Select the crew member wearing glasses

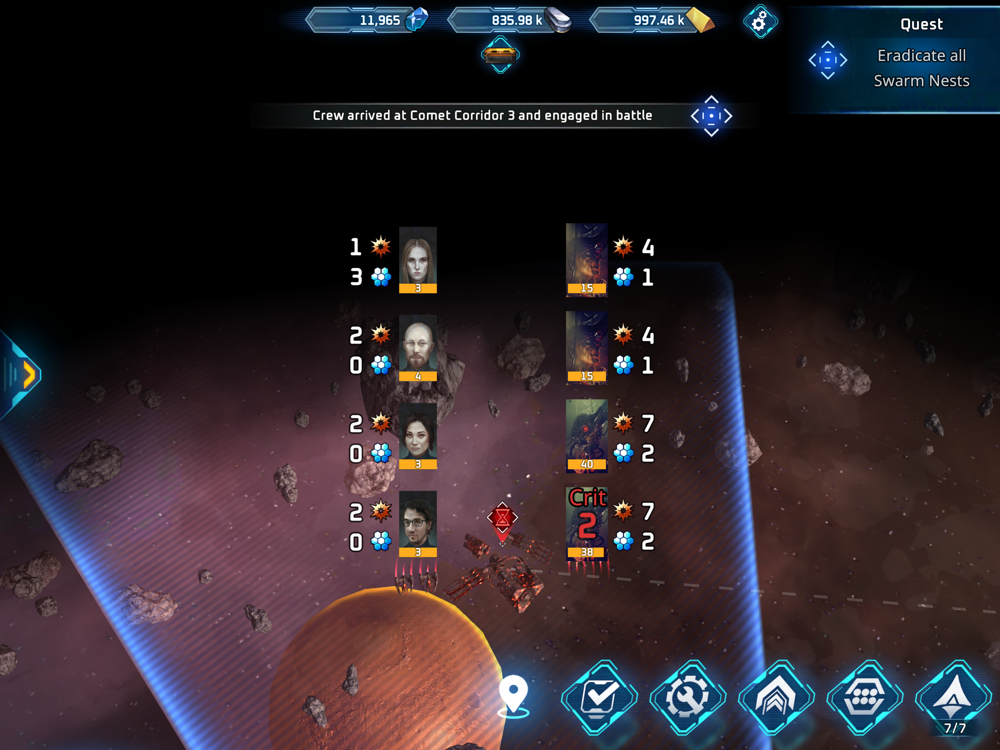(x=418, y=524)
